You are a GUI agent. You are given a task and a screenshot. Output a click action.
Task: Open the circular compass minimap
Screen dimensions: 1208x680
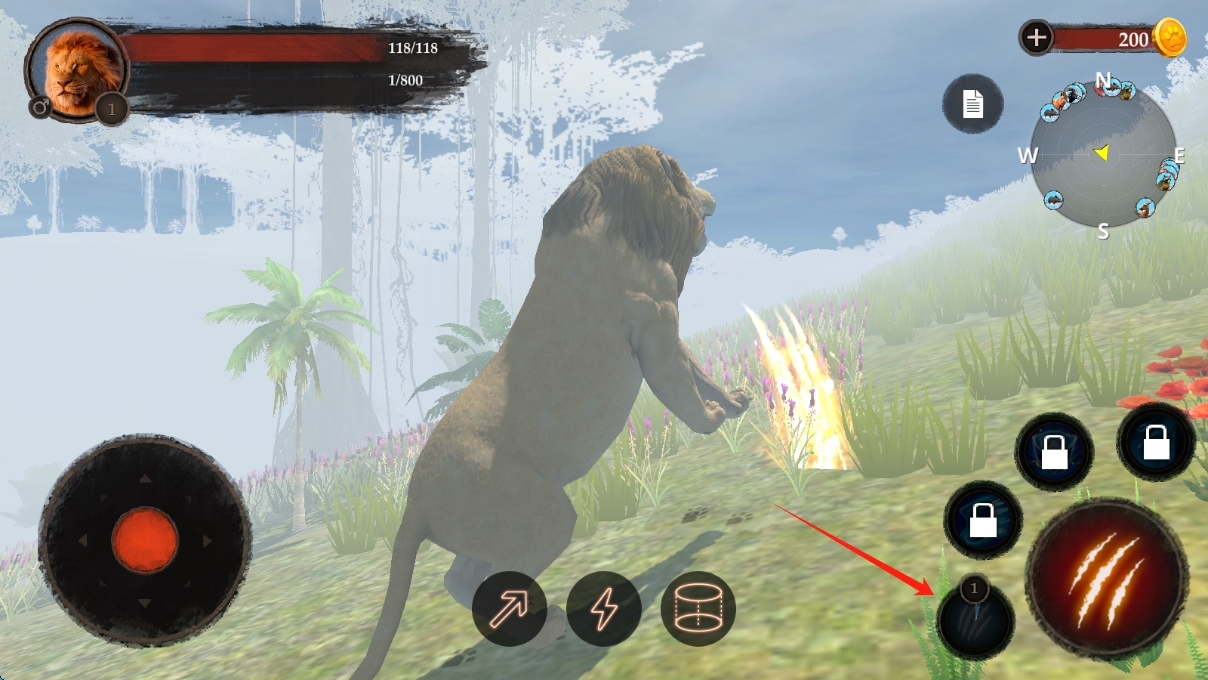point(1103,155)
